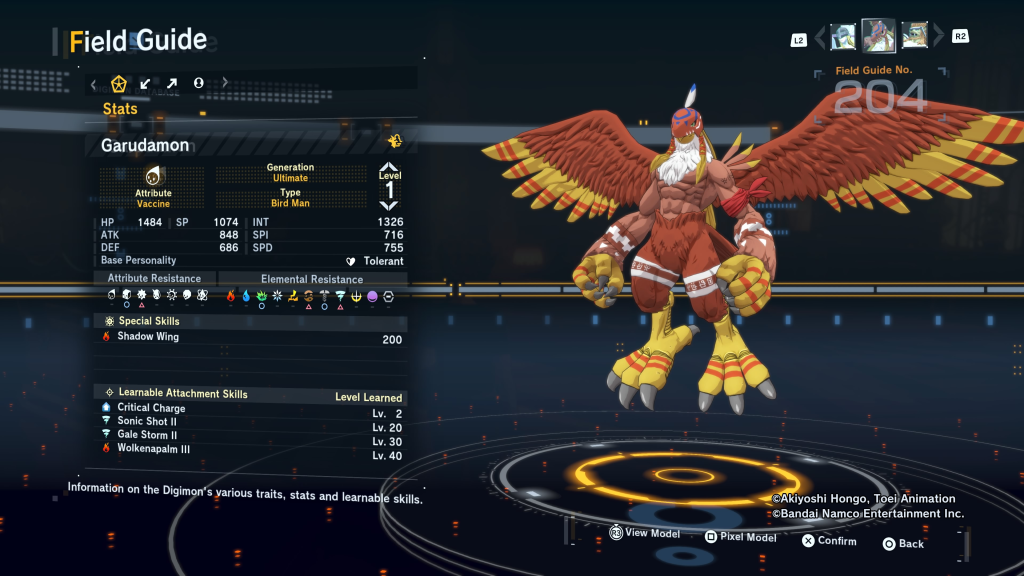Image resolution: width=1024 pixels, height=576 pixels.
Task: Decrease level with the down arrow
Action: [x=389, y=205]
